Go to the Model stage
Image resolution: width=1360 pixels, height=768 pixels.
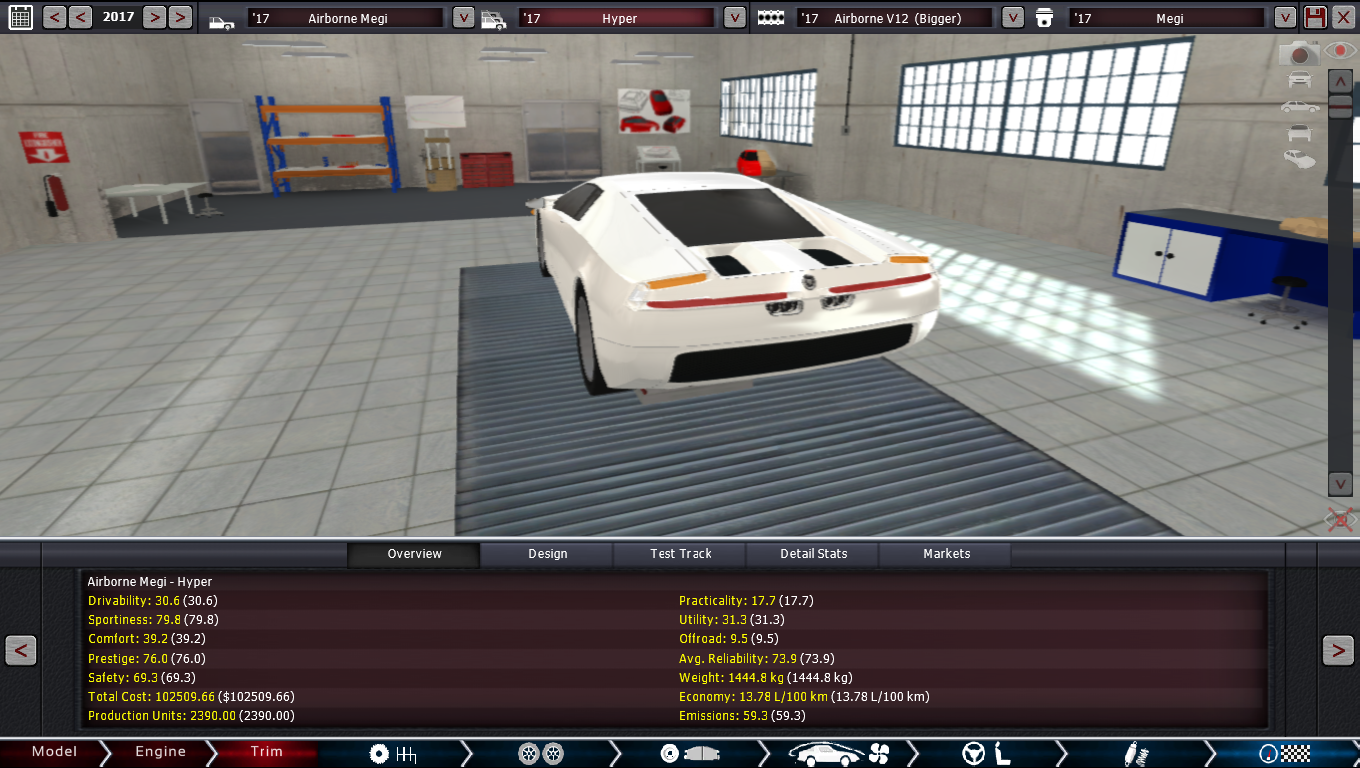pos(54,752)
